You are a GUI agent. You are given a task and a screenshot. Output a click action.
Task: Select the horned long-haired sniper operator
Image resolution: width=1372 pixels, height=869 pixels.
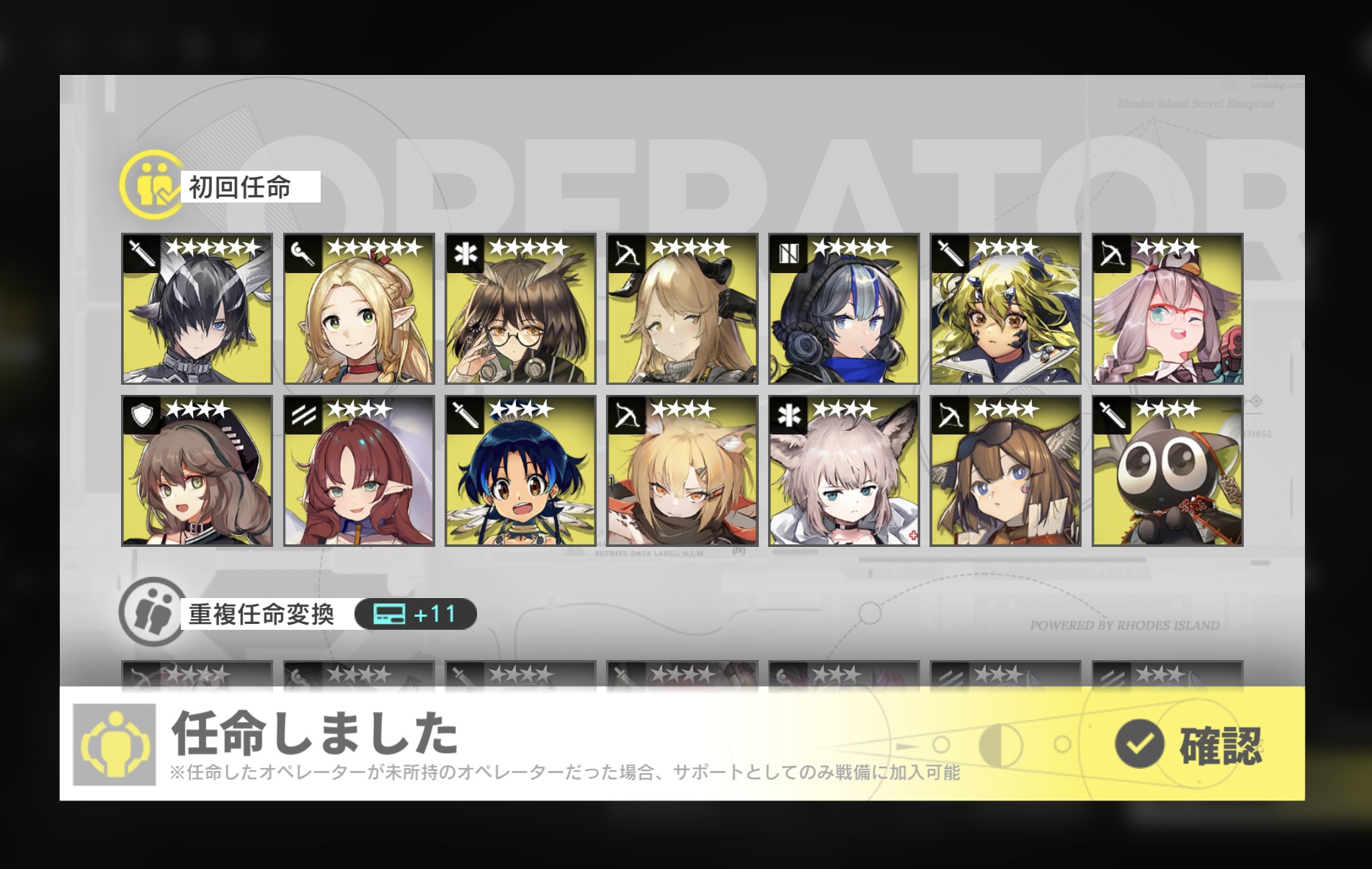click(682, 308)
